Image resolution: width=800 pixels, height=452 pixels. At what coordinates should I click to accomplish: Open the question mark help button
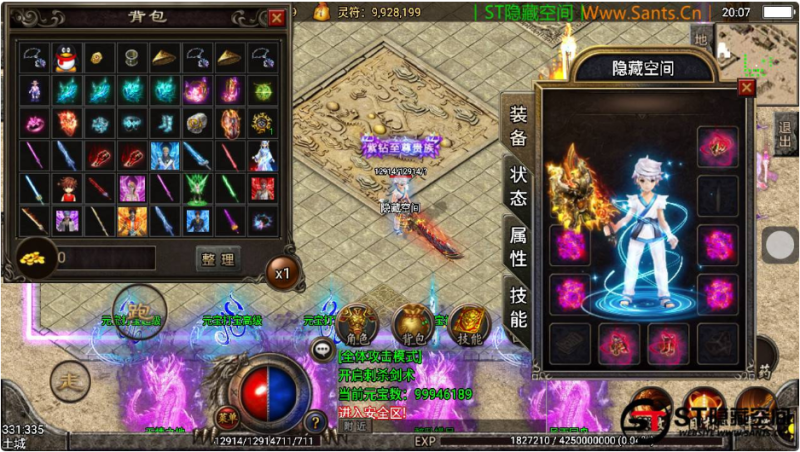[x=314, y=422]
